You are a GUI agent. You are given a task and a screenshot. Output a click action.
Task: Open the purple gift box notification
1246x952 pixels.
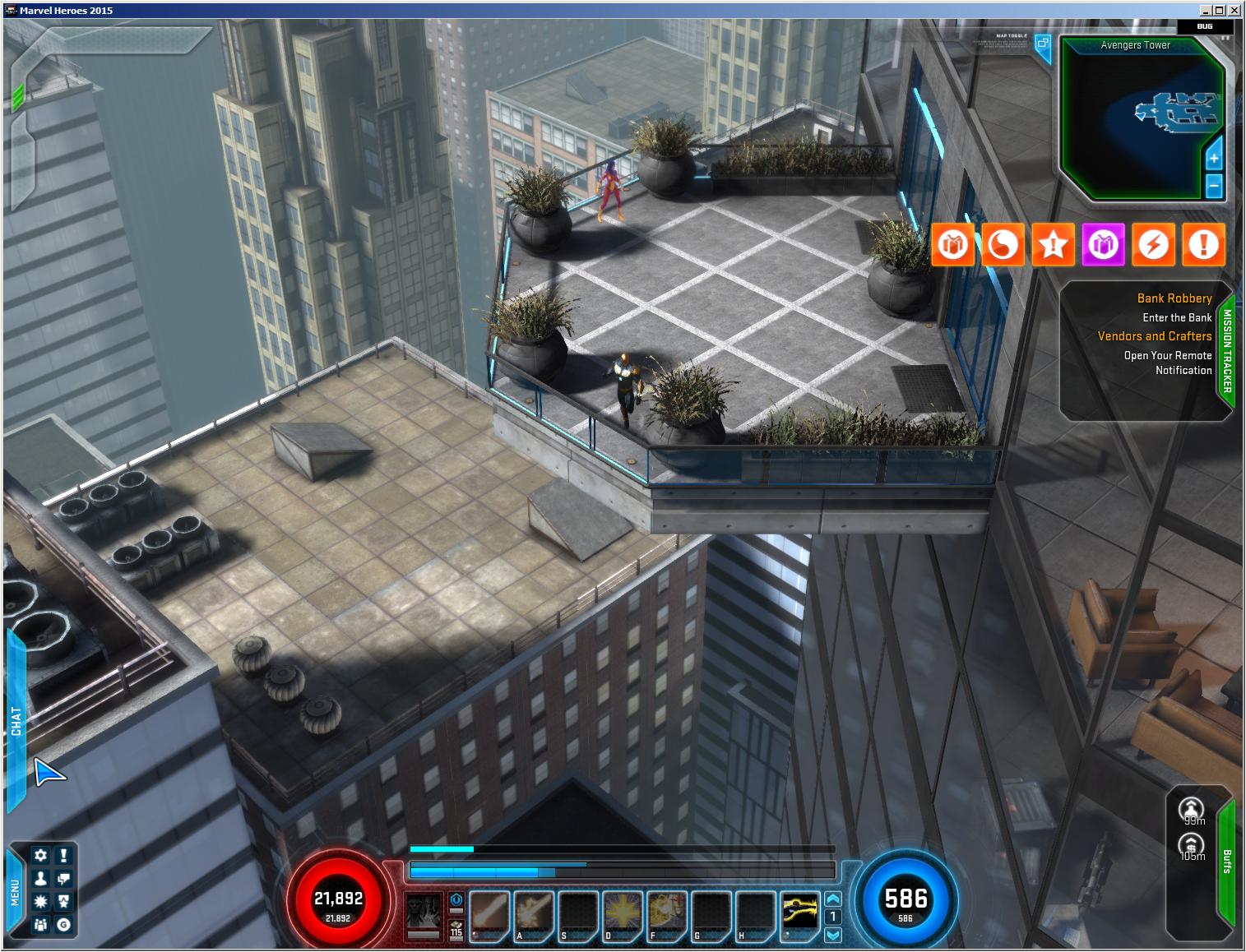(1103, 245)
